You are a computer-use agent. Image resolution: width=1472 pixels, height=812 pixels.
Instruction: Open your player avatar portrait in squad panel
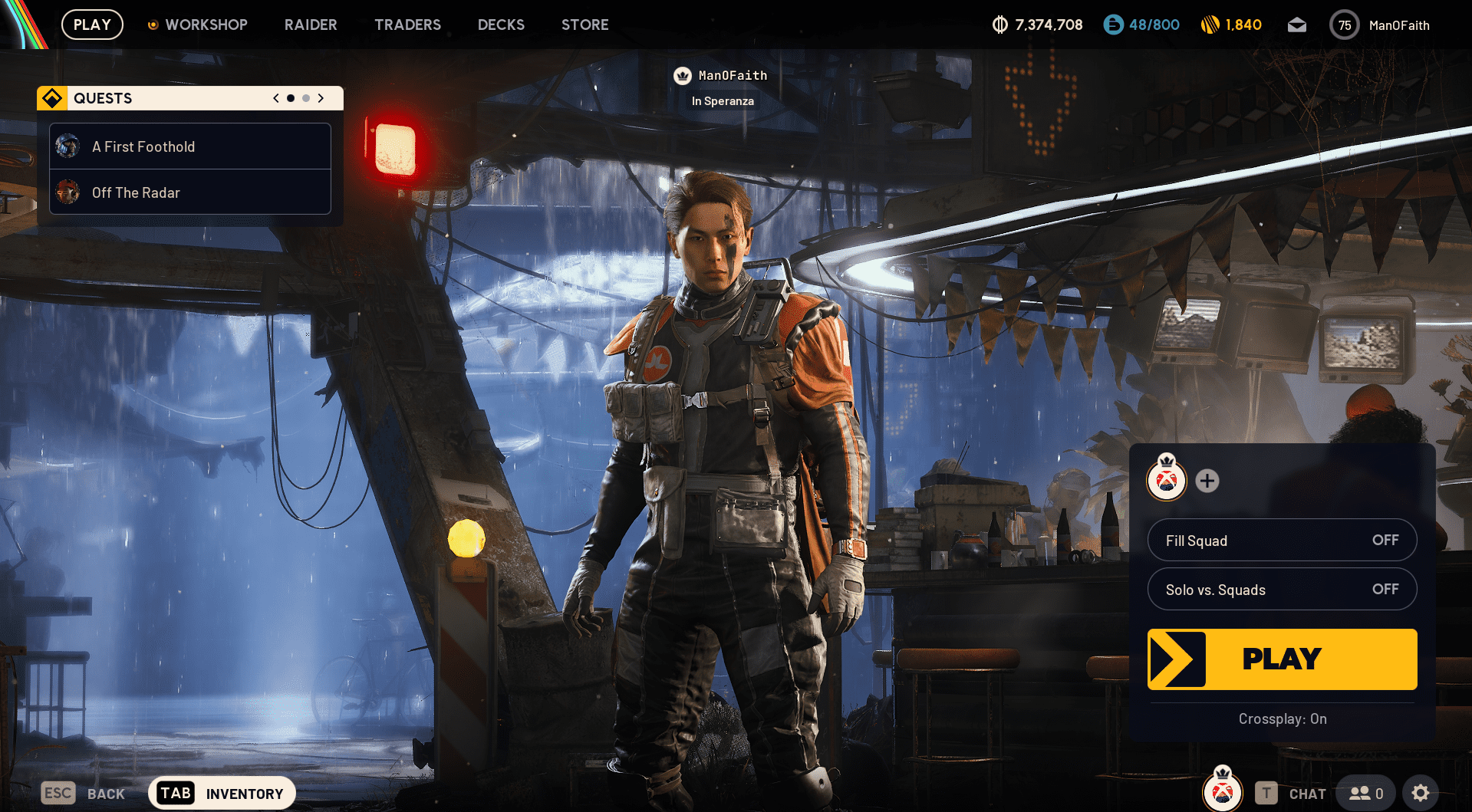tap(1166, 482)
